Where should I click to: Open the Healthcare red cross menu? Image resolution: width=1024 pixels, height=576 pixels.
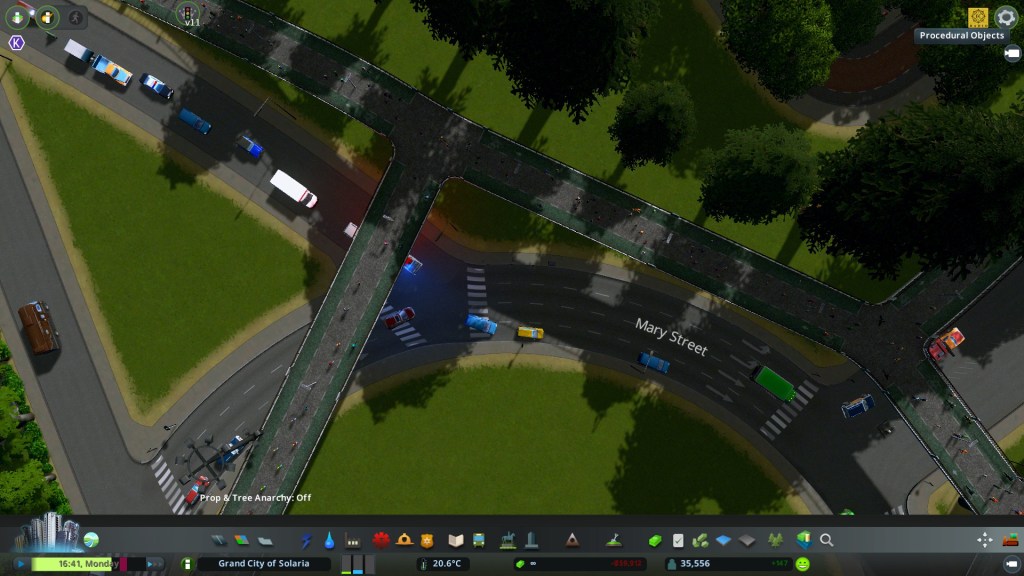tap(381, 540)
